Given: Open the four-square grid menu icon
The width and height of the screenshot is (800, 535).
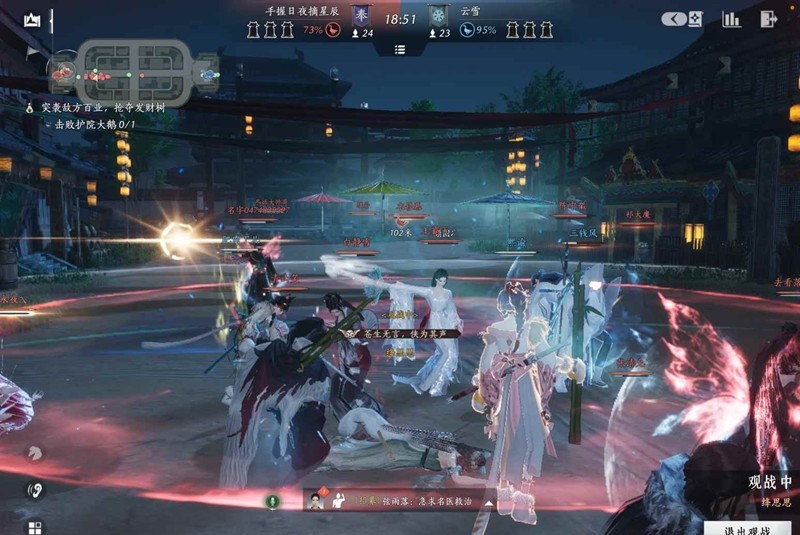Looking at the screenshot, I should coord(35,526).
